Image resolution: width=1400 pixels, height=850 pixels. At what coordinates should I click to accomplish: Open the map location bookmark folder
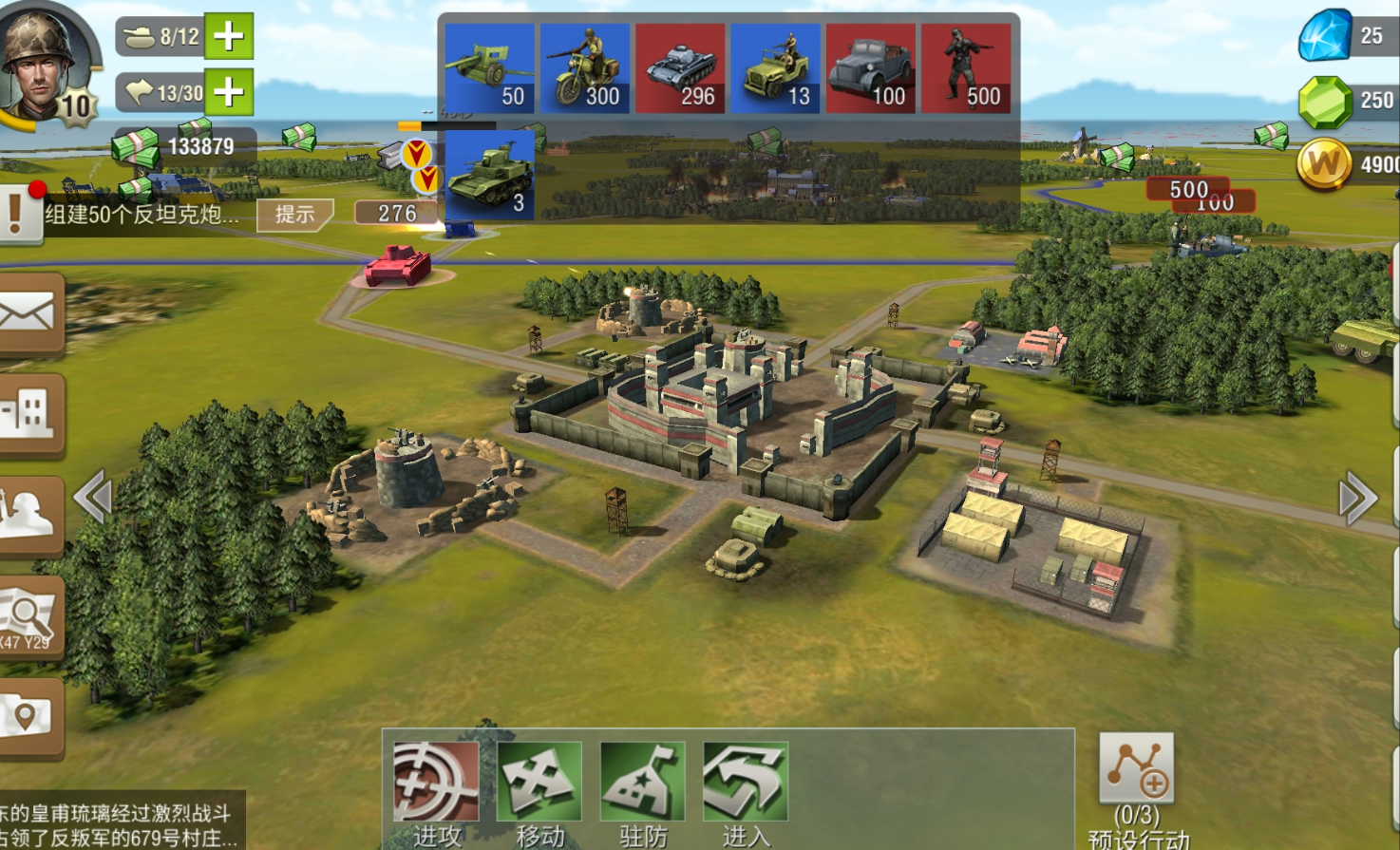coord(28,717)
